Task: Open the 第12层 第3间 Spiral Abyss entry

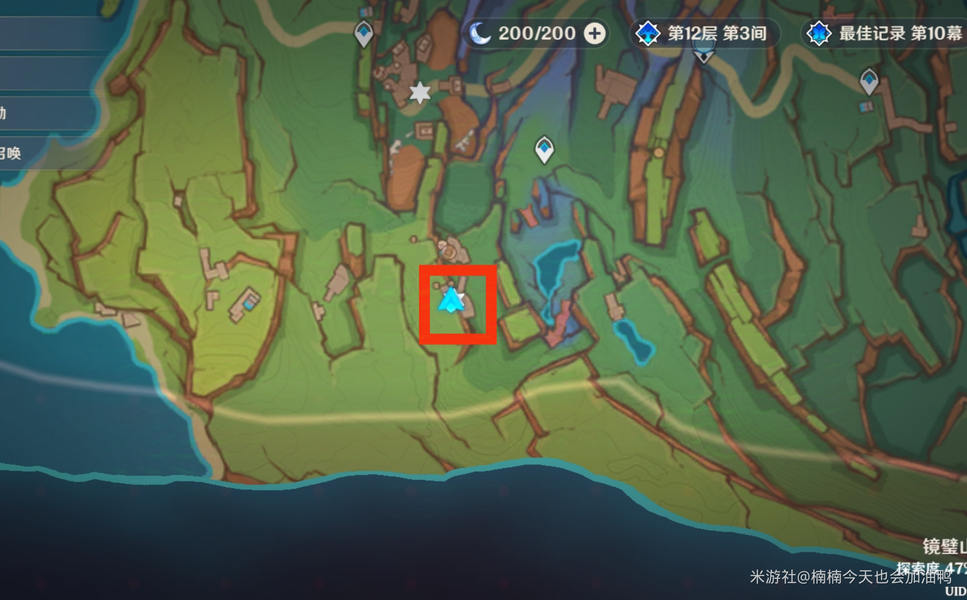Action: (x=704, y=33)
